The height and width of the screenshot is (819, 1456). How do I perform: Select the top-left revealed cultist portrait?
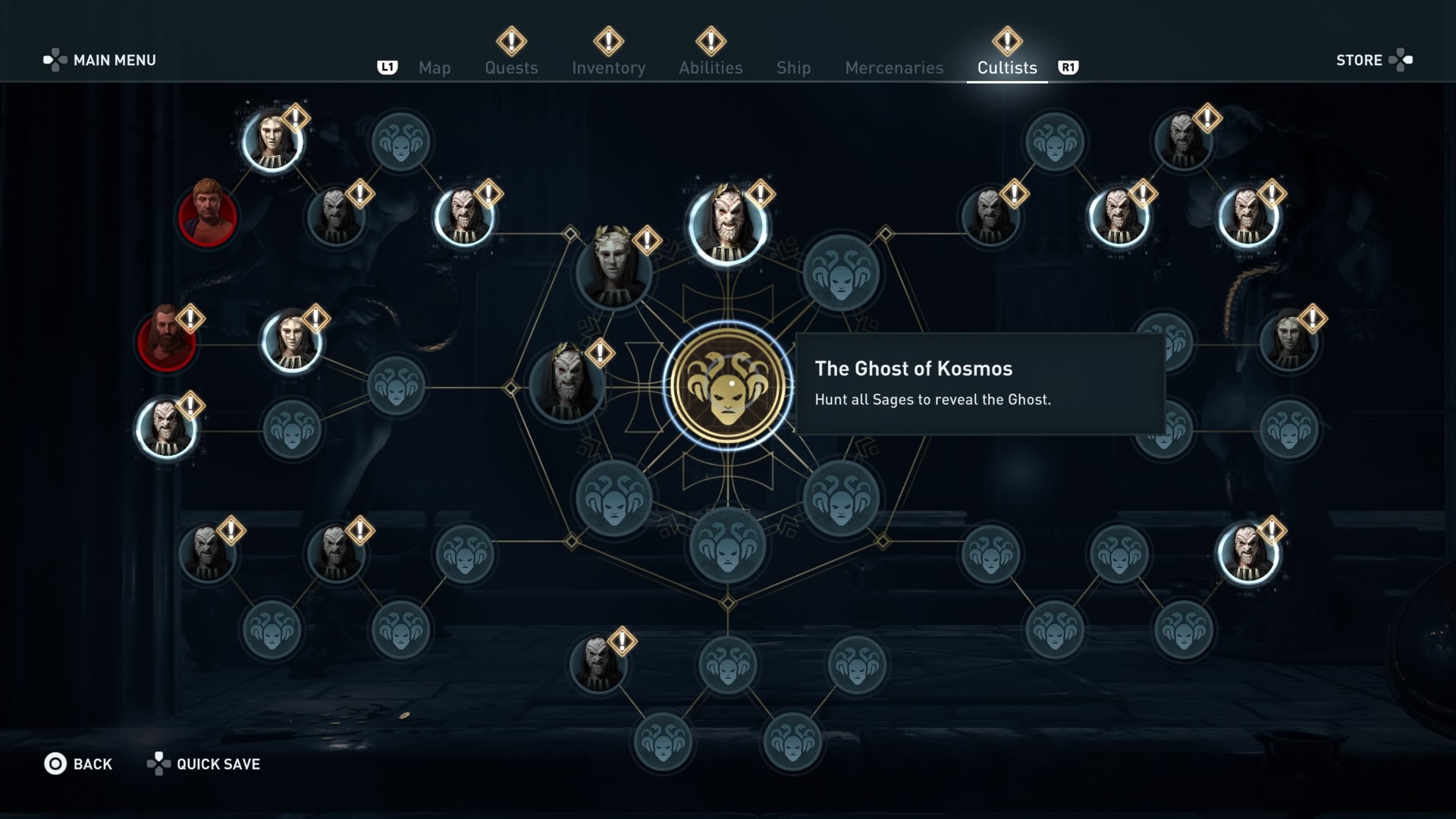click(x=271, y=140)
